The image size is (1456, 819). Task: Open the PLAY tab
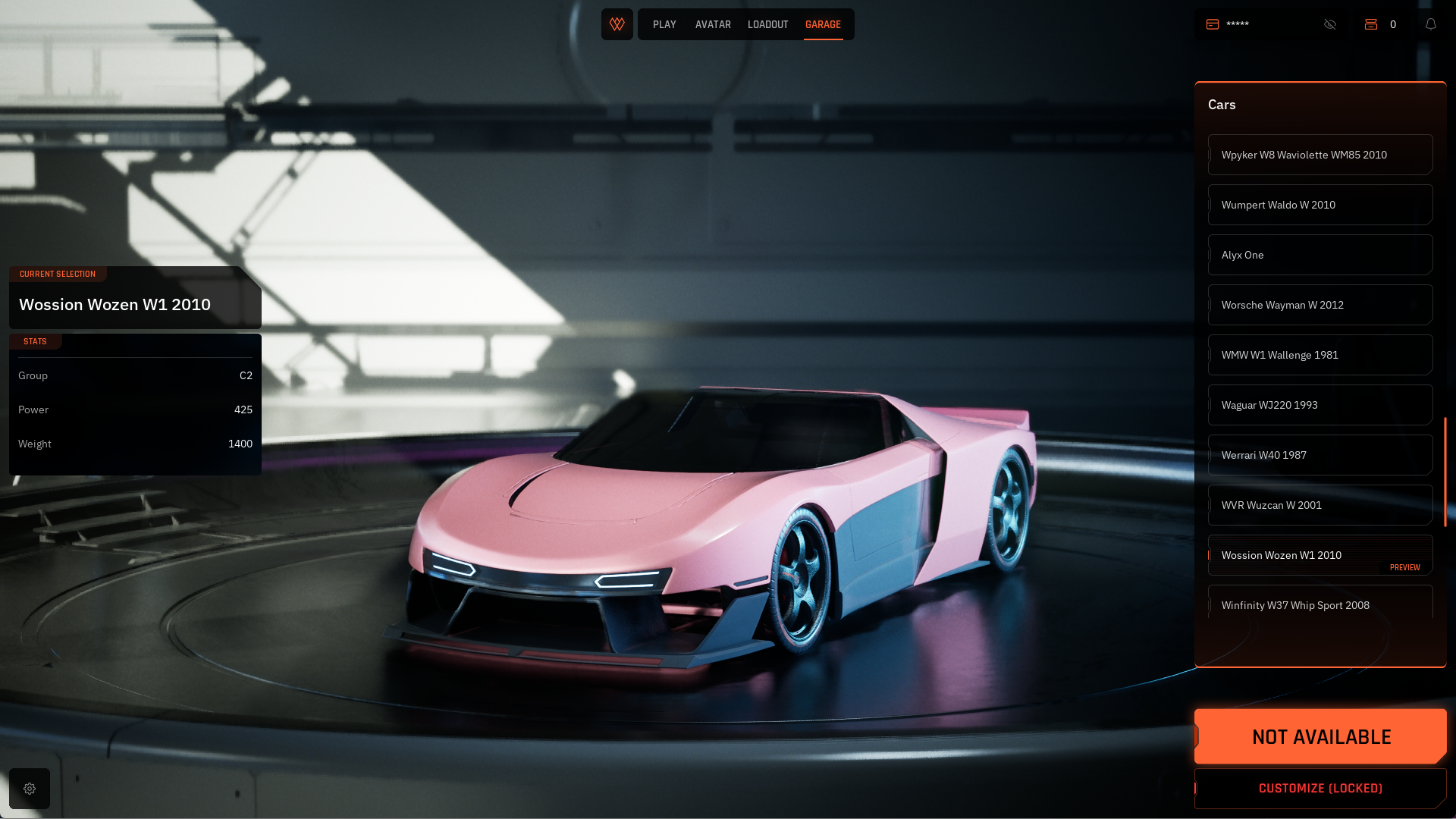tap(664, 25)
